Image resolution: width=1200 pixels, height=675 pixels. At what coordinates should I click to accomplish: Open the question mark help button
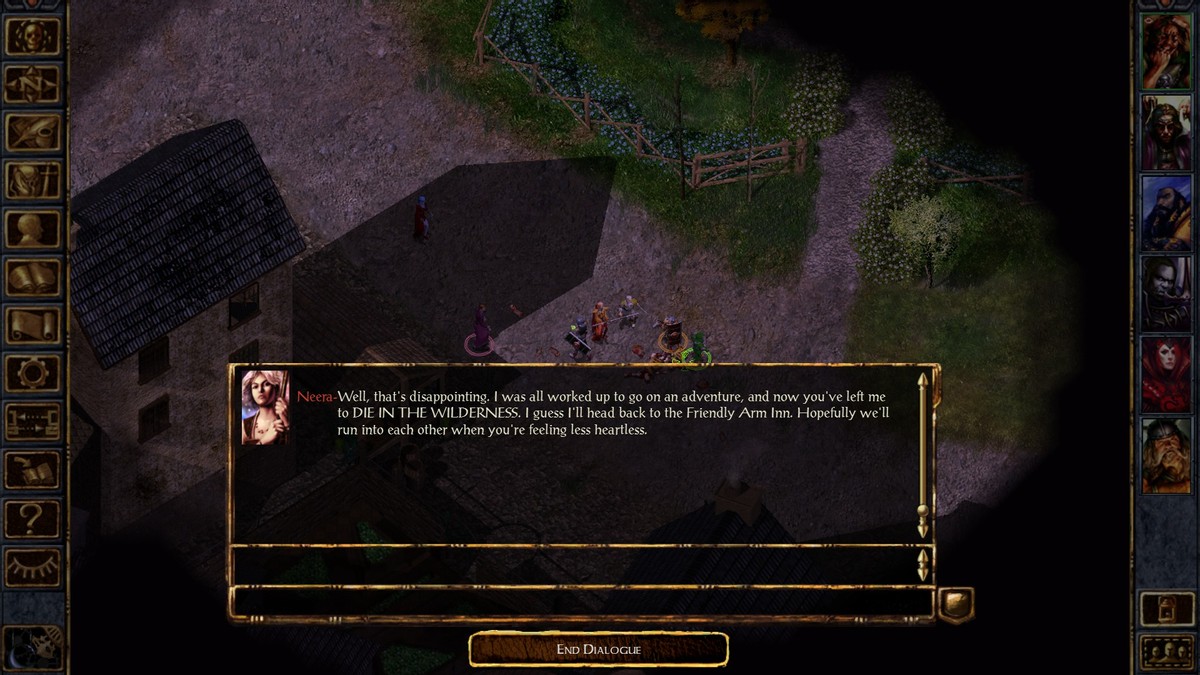(x=32, y=518)
